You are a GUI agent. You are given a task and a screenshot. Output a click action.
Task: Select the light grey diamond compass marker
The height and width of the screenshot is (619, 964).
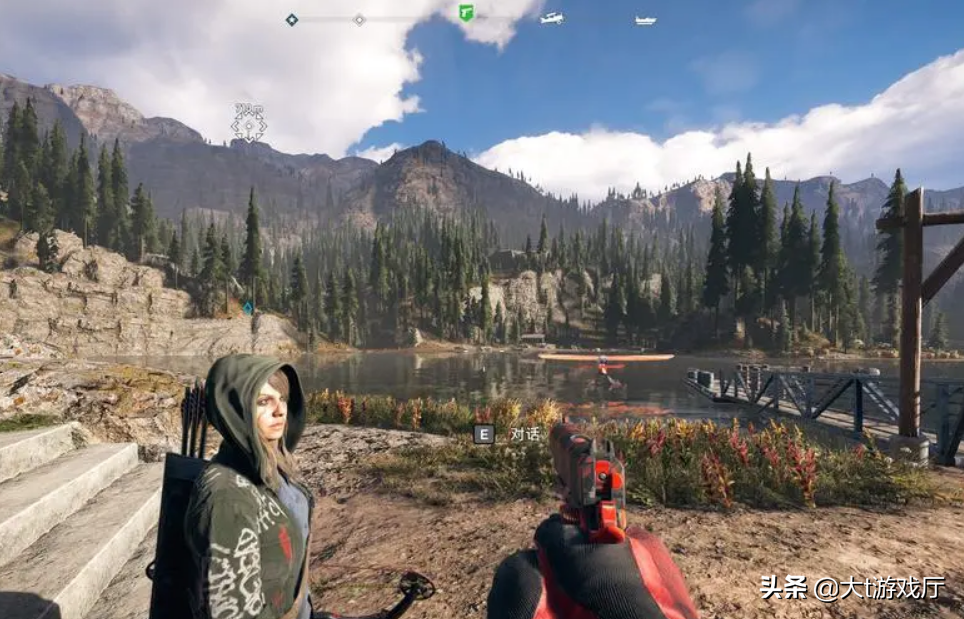tap(359, 19)
